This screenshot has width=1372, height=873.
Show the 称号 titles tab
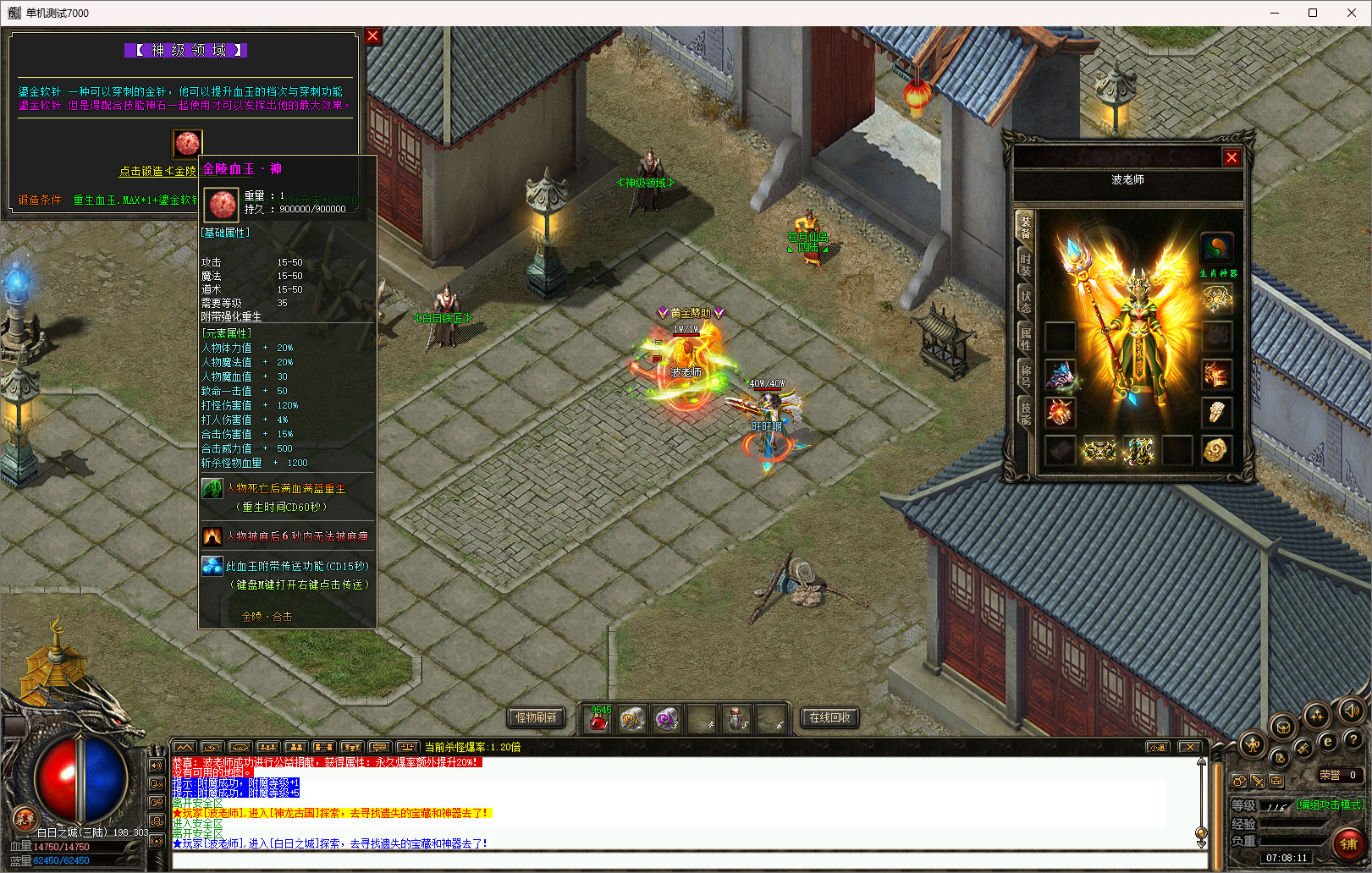point(1025,375)
